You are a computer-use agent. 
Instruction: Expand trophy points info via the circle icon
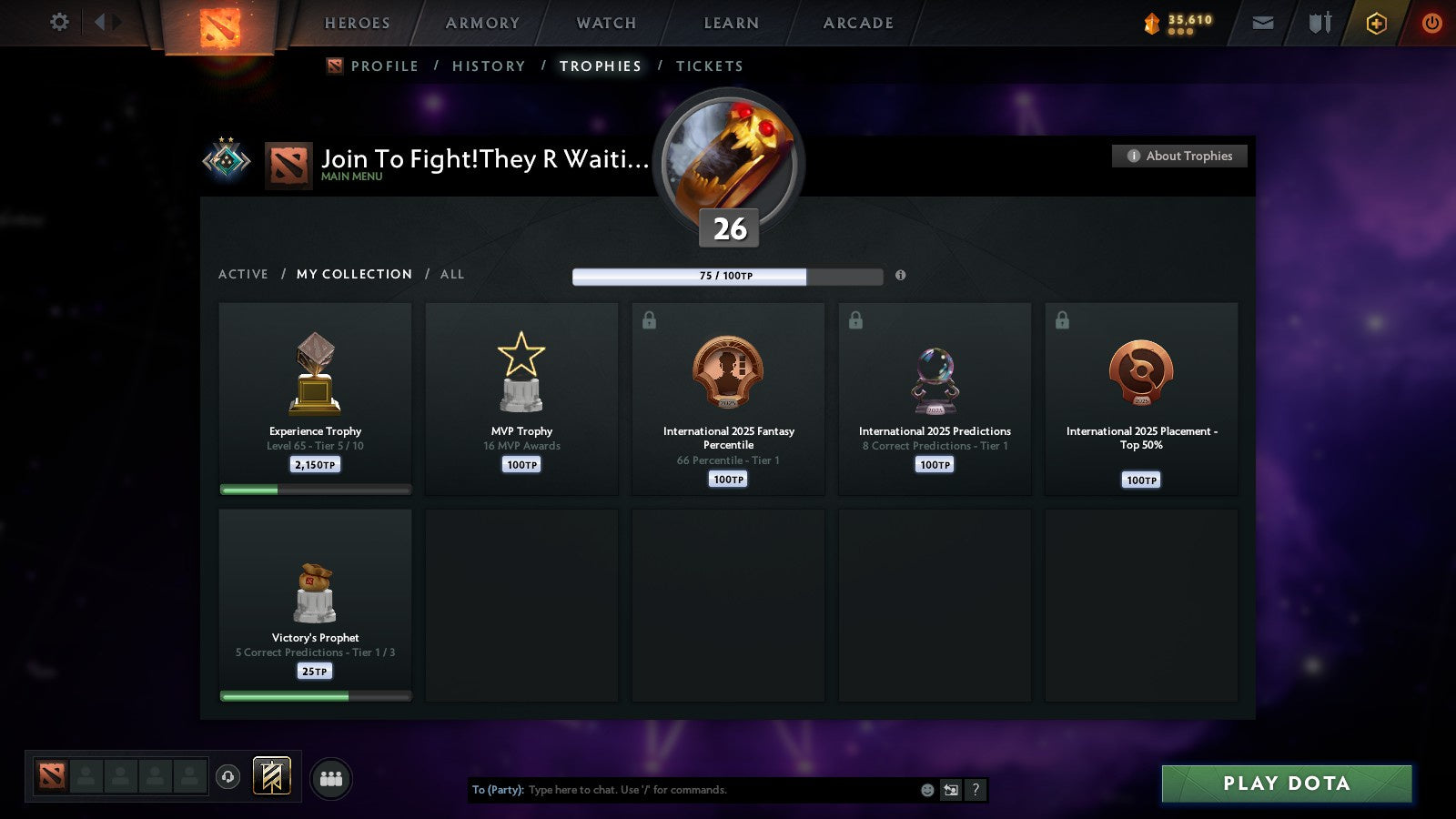[x=902, y=276]
